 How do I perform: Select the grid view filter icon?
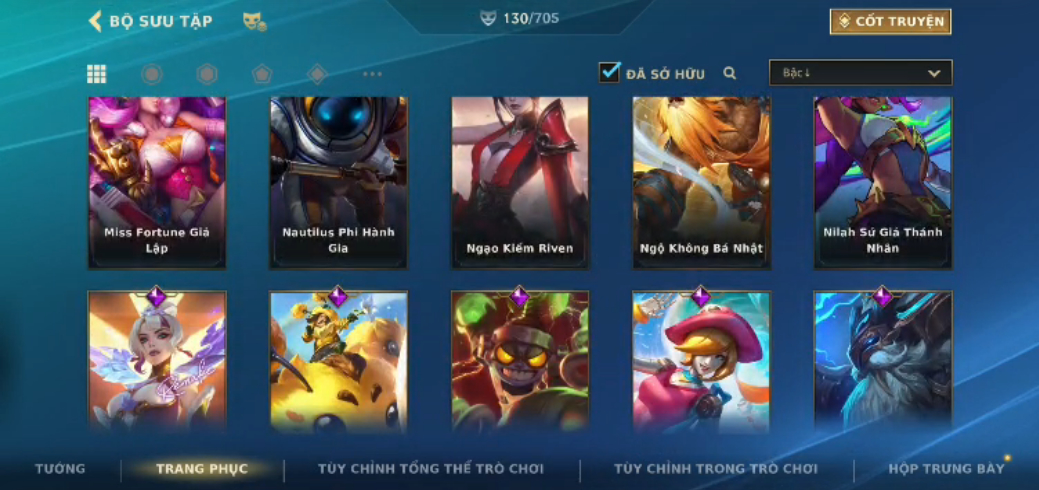click(x=97, y=73)
